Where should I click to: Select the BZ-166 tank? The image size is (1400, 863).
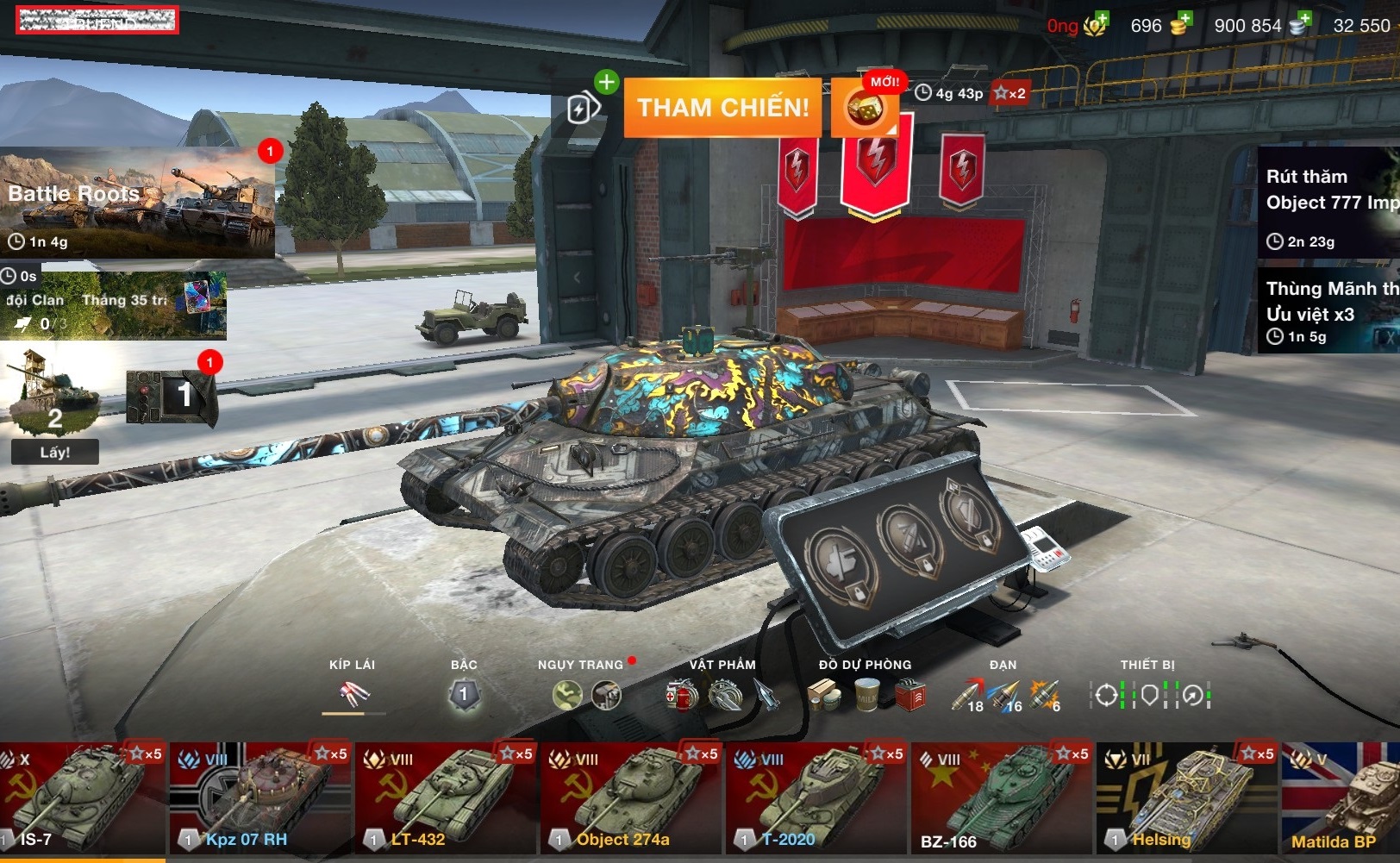click(x=1002, y=797)
